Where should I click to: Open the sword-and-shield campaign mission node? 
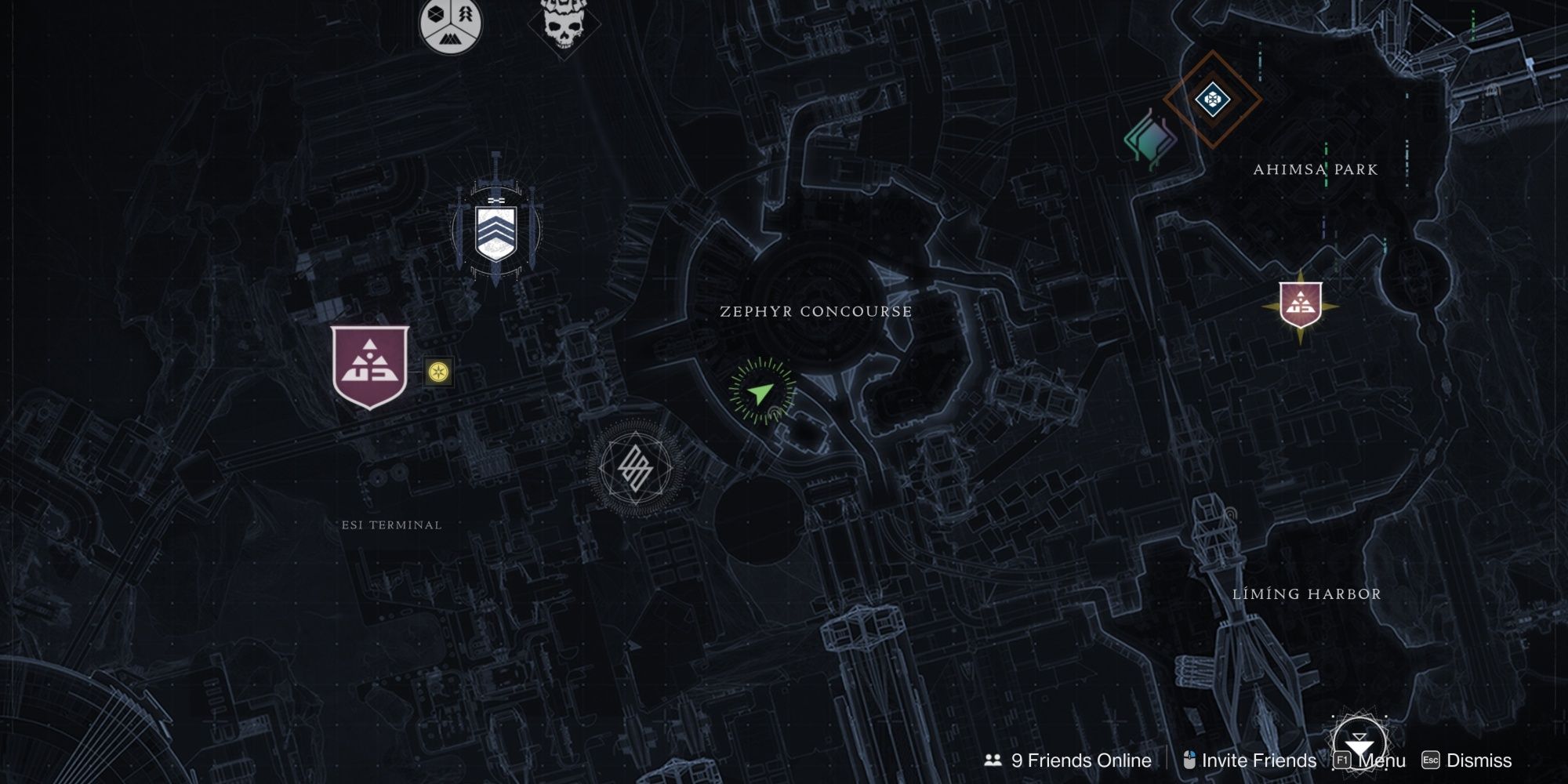pos(494,235)
